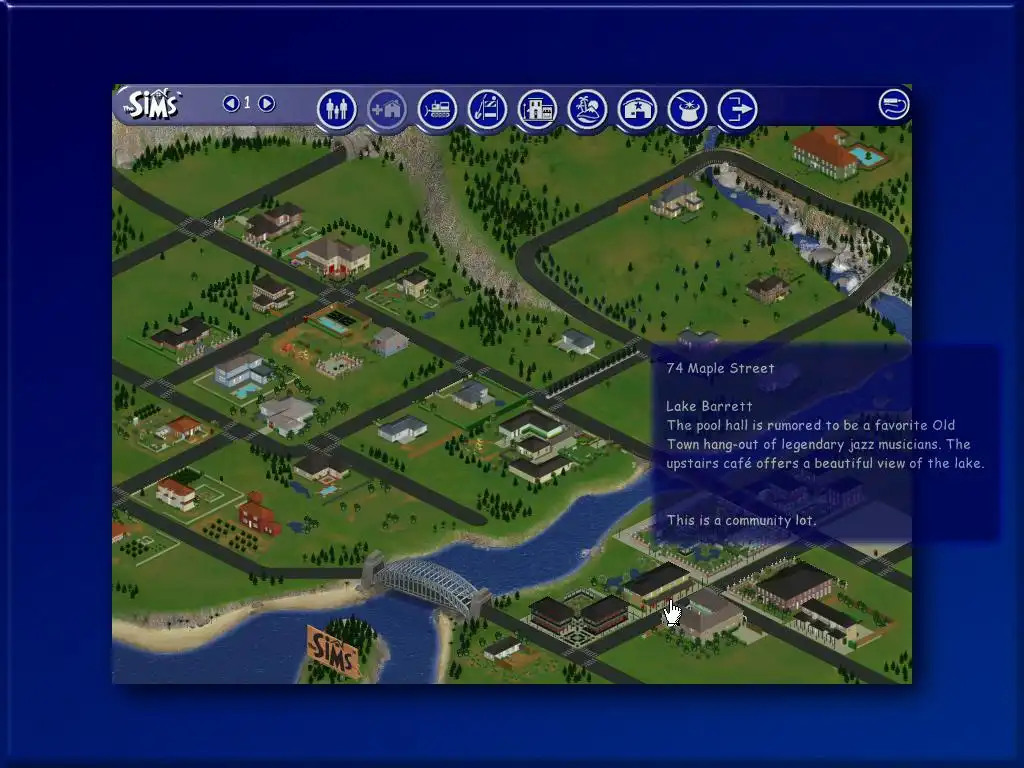Click the pencil and panel icon
1024x768 pixels.
(487, 109)
